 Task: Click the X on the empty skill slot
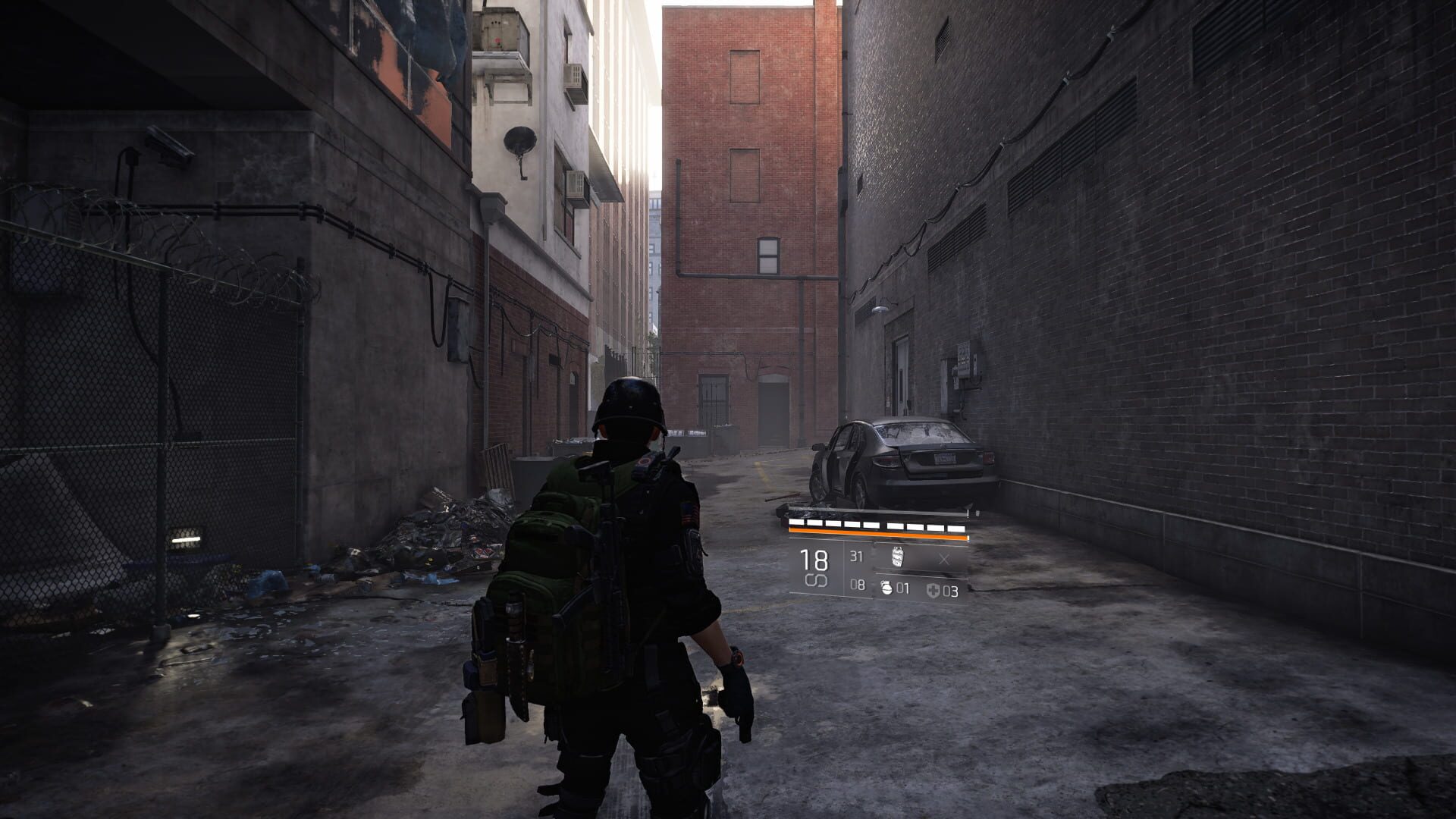(945, 559)
